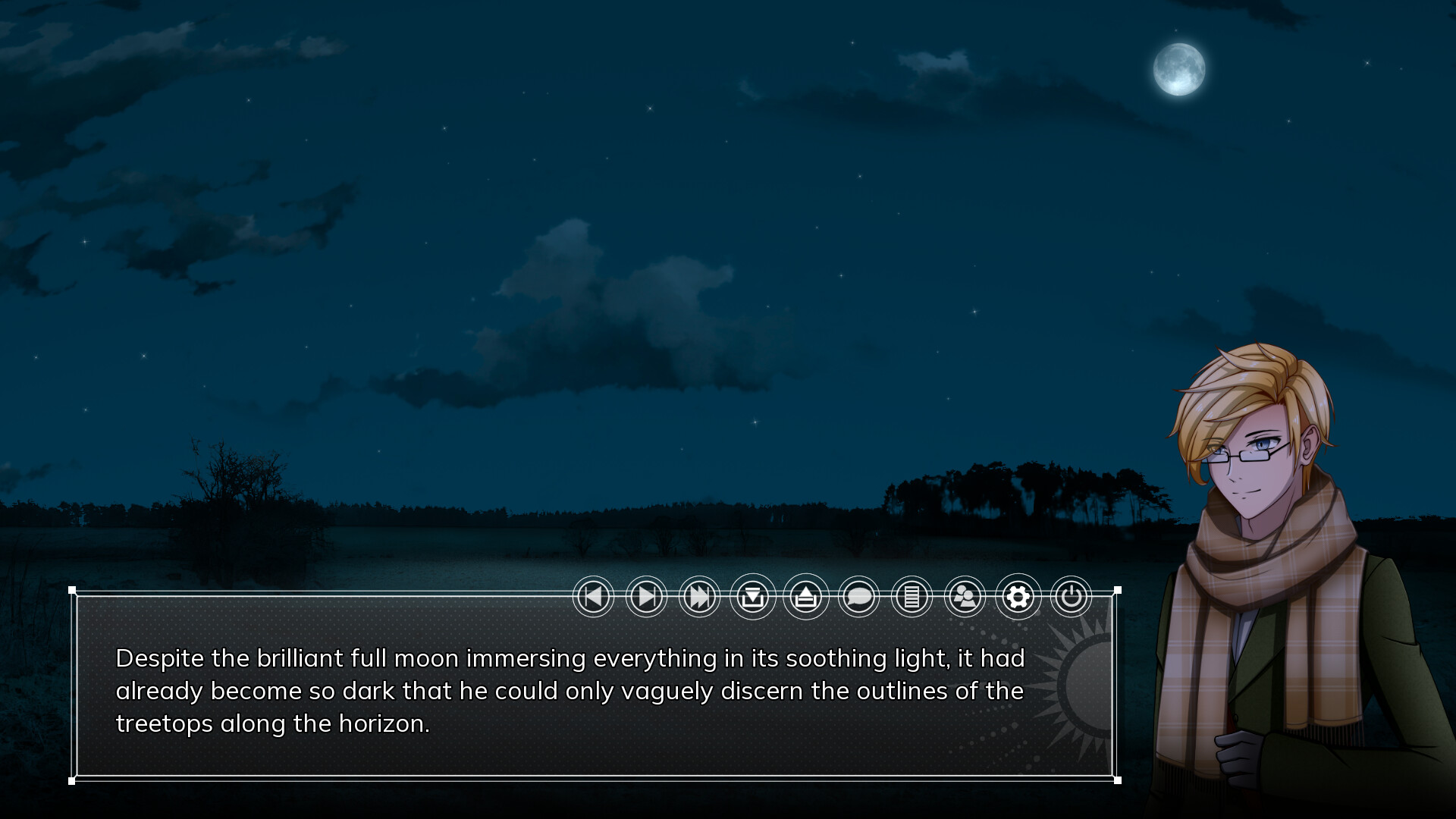
Task: Rewind to the previous dialogue line
Action: click(593, 597)
